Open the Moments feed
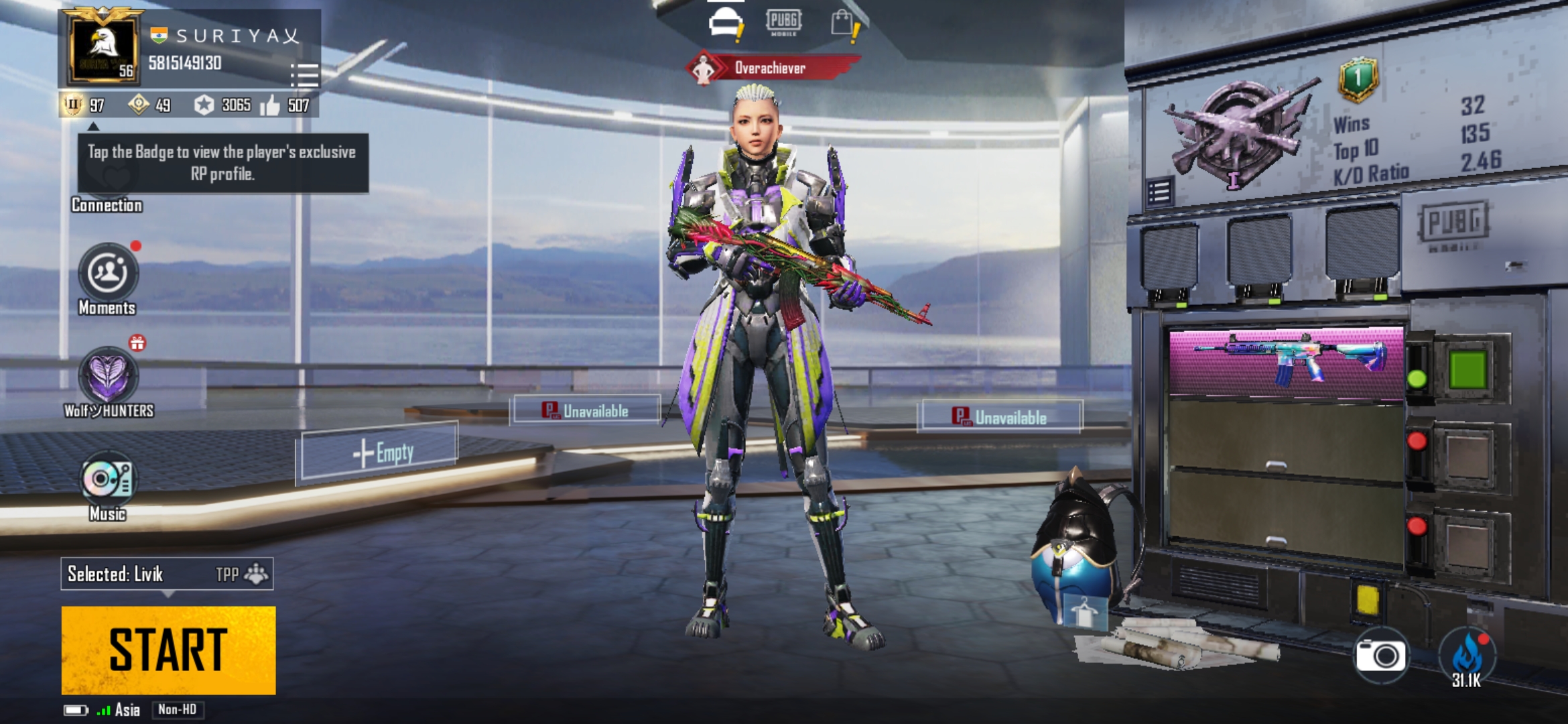The width and height of the screenshot is (1568, 724). [x=108, y=273]
